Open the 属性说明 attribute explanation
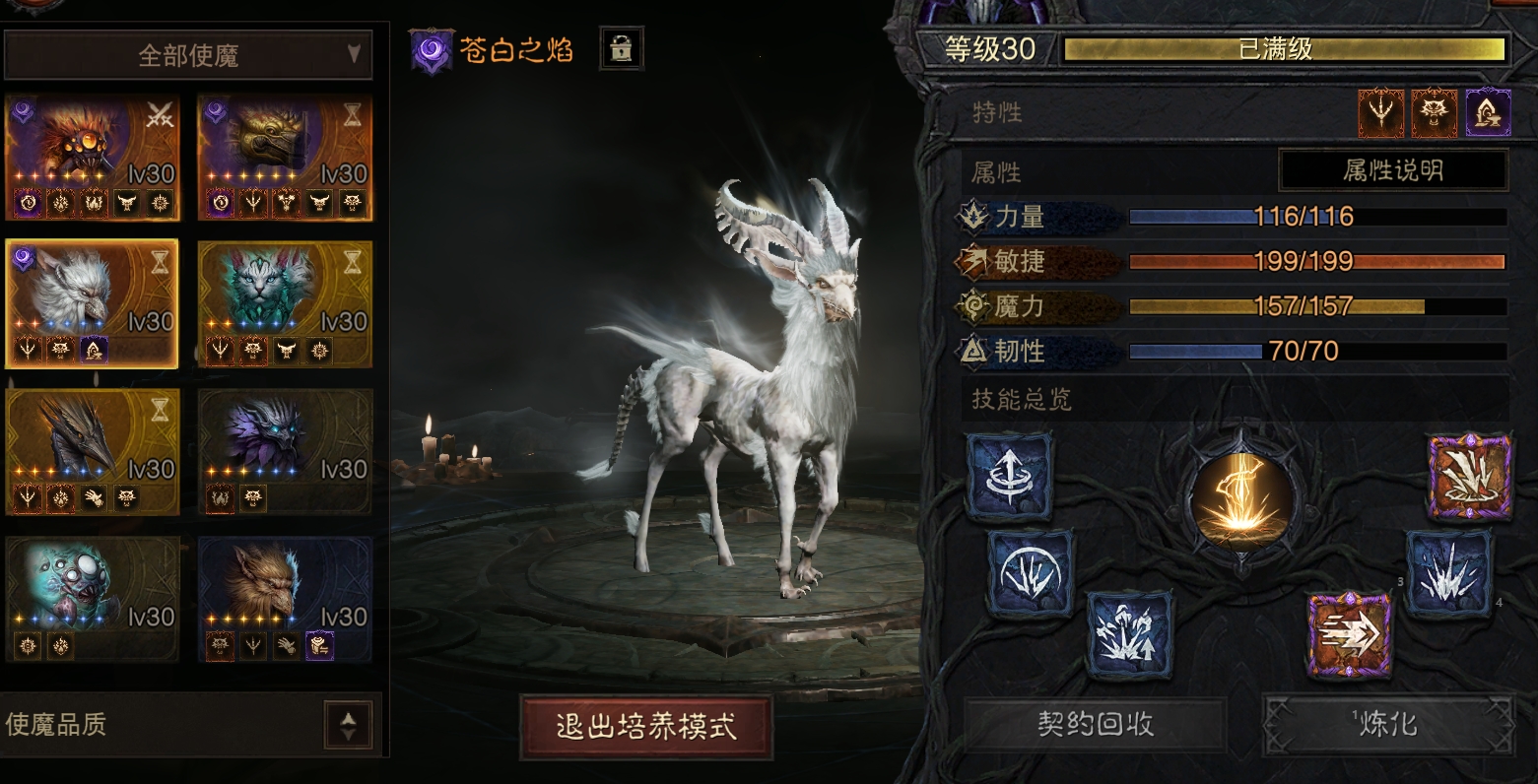1538x784 pixels. (x=1392, y=170)
